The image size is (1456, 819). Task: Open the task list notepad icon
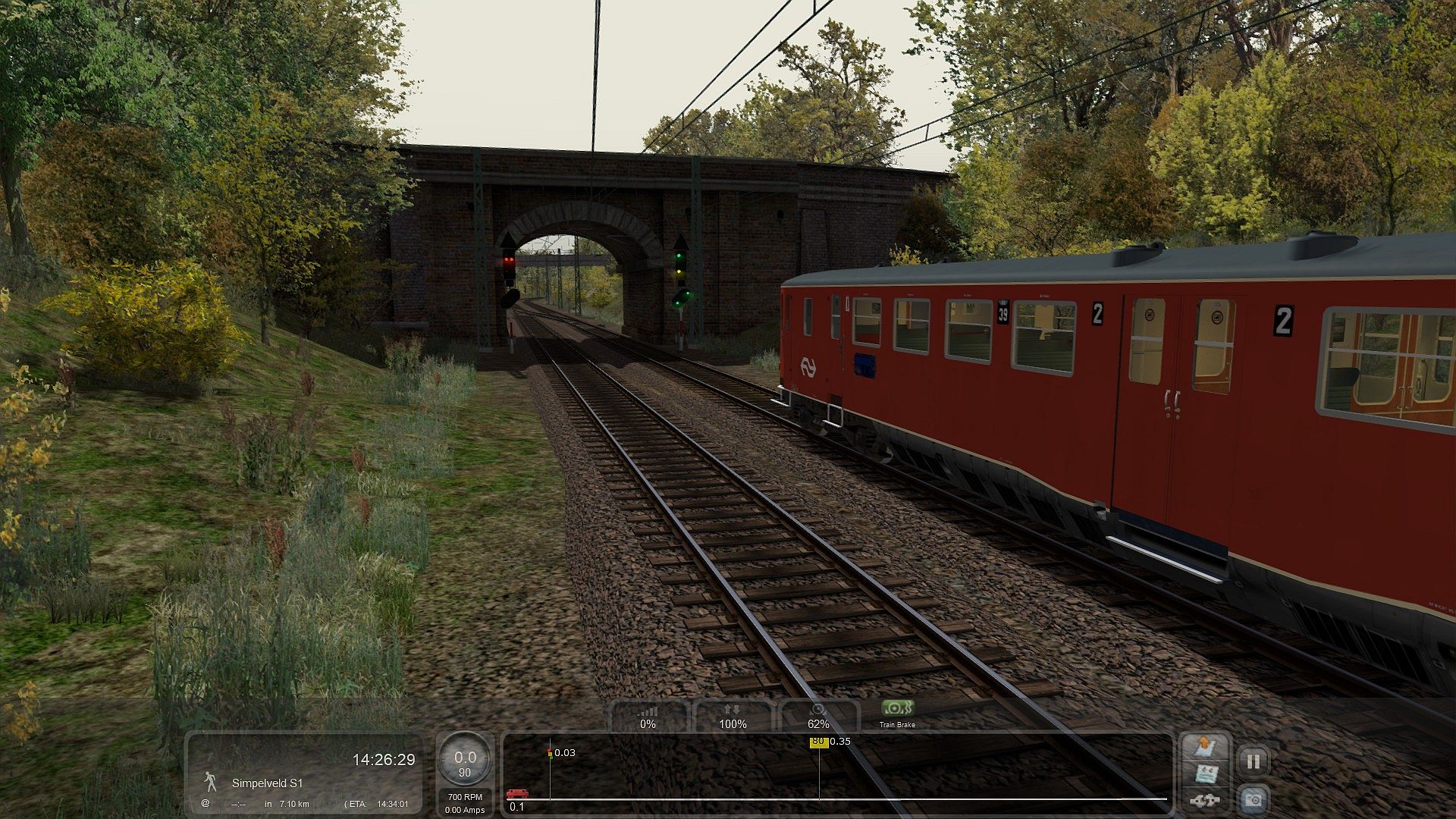pos(1205,774)
